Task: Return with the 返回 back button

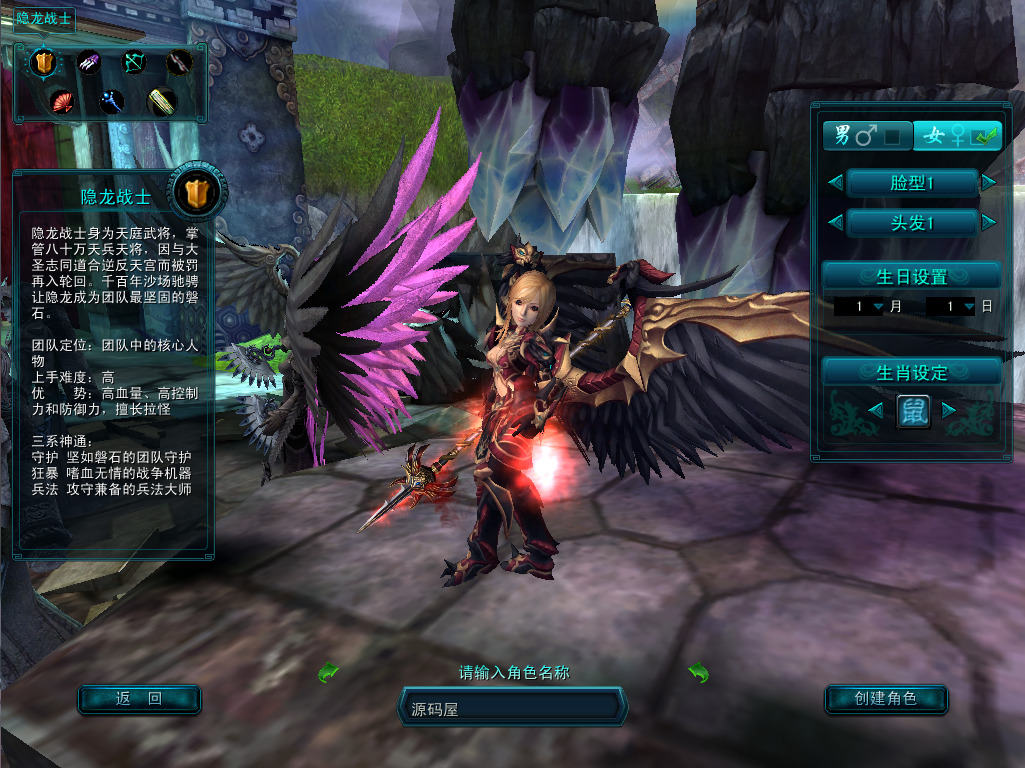Action: point(139,699)
